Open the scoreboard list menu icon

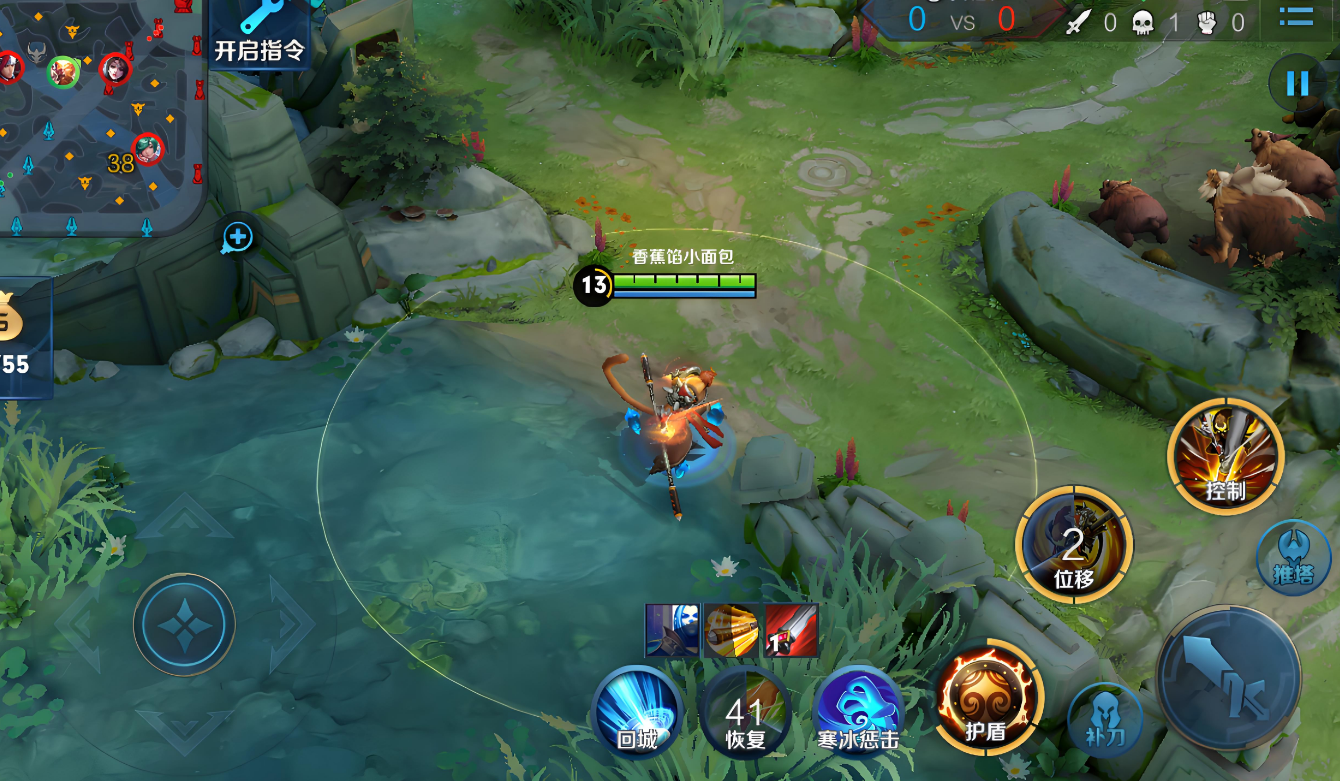[1296, 17]
